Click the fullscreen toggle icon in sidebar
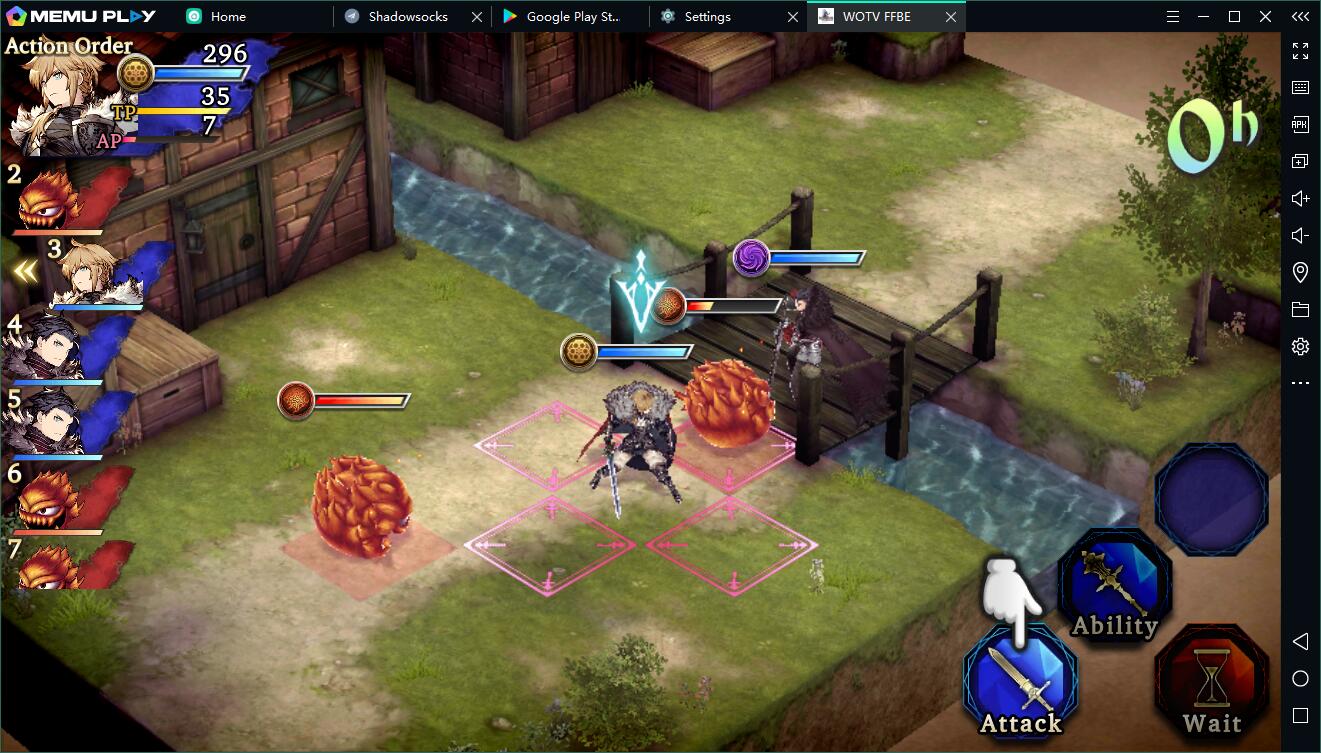 tap(1299, 51)
